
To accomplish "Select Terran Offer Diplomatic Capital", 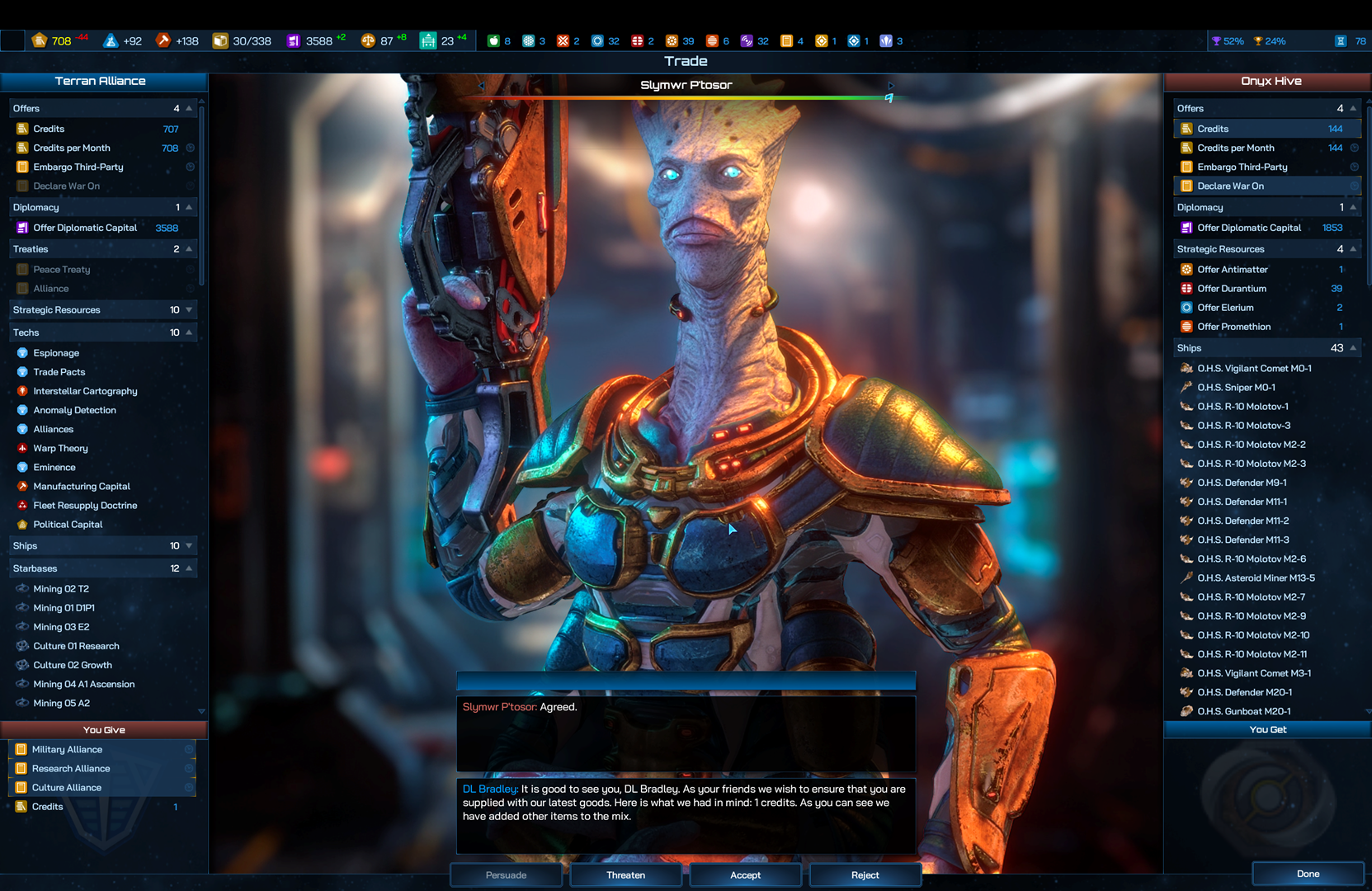I will coord(85,229).
